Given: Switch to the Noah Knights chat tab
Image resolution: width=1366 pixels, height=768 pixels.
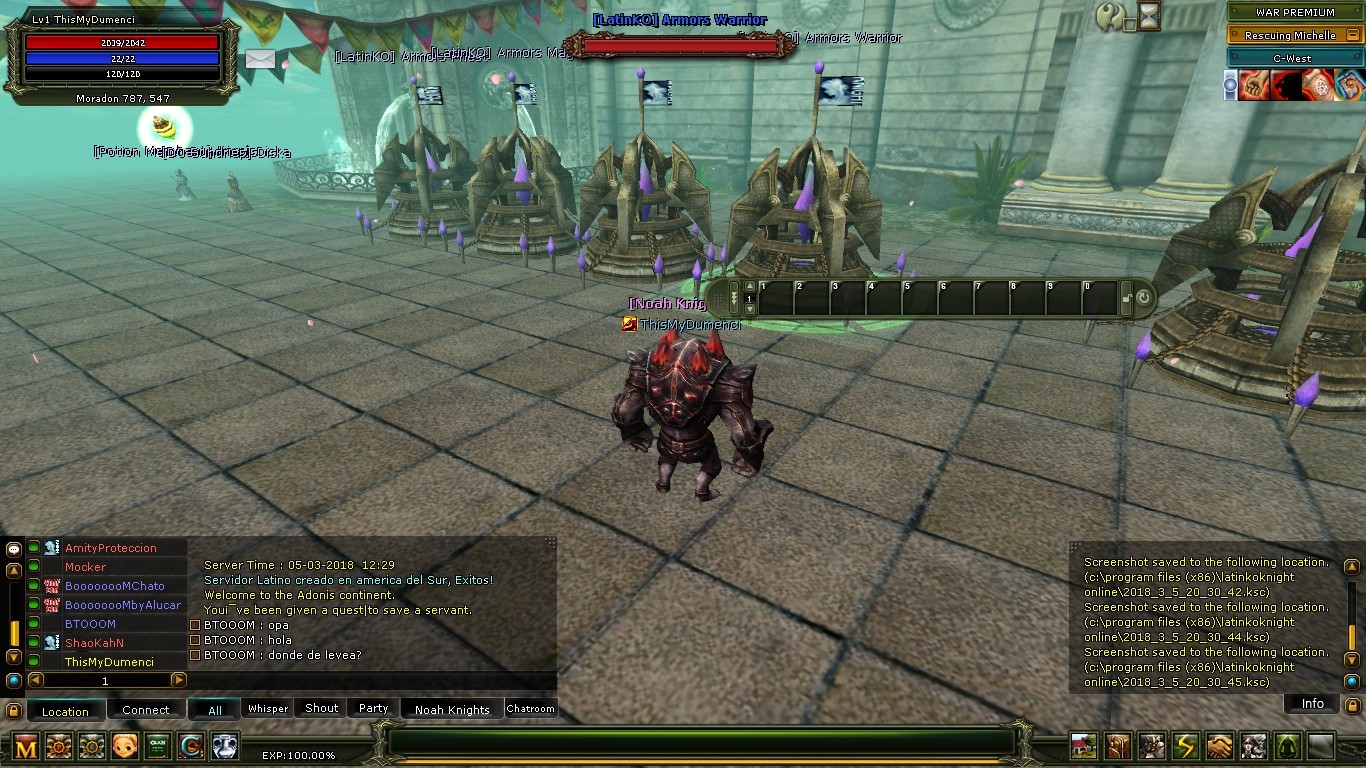Looking at the screenshot, I should click(x=452, y=708).
